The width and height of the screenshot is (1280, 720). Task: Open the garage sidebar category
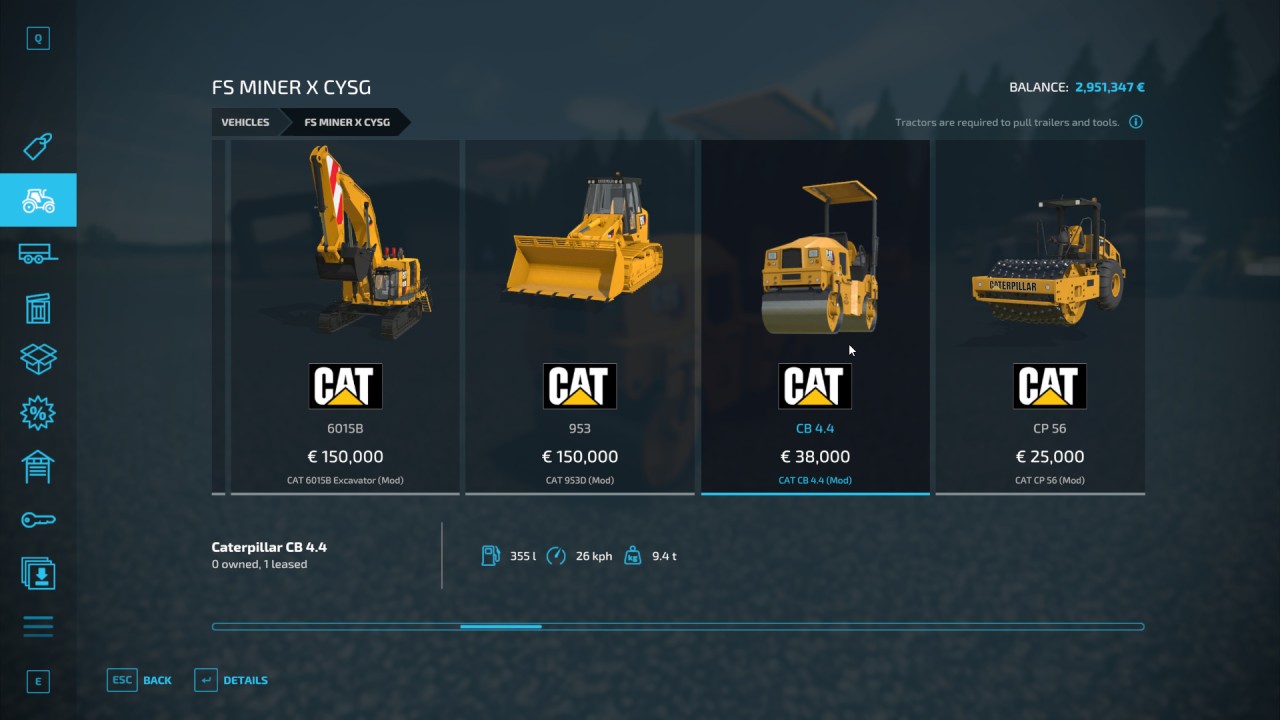pyautogui.click(x=38, y=466)
